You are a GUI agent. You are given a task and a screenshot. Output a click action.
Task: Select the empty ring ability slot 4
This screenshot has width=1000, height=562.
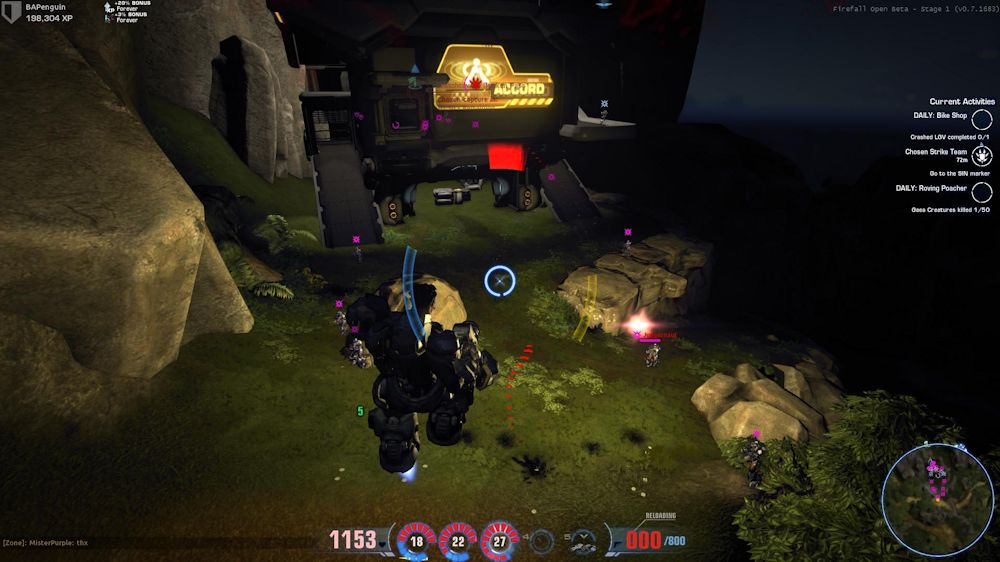coord(542,541)
